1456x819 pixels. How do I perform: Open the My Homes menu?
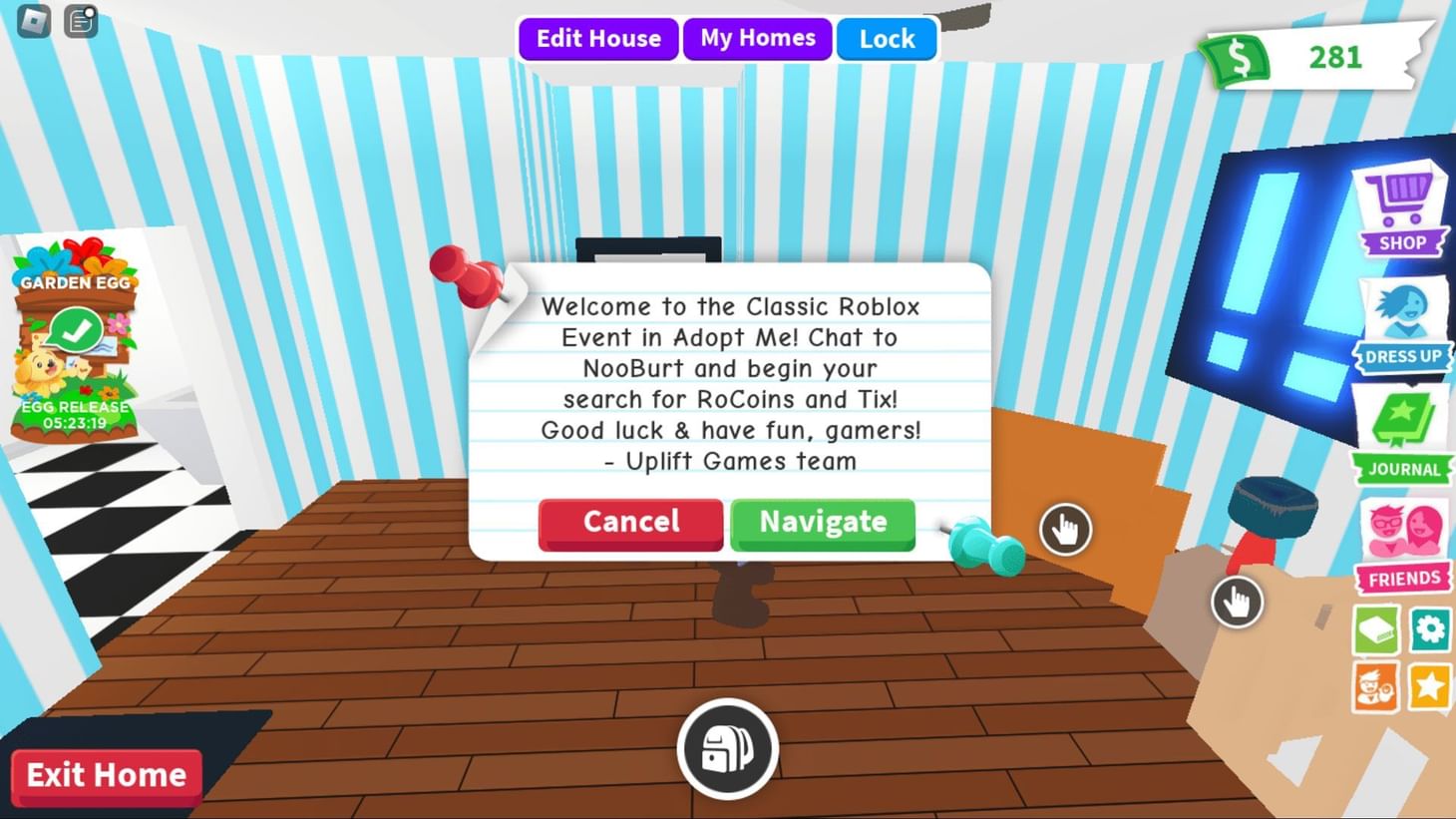(757, 38)
